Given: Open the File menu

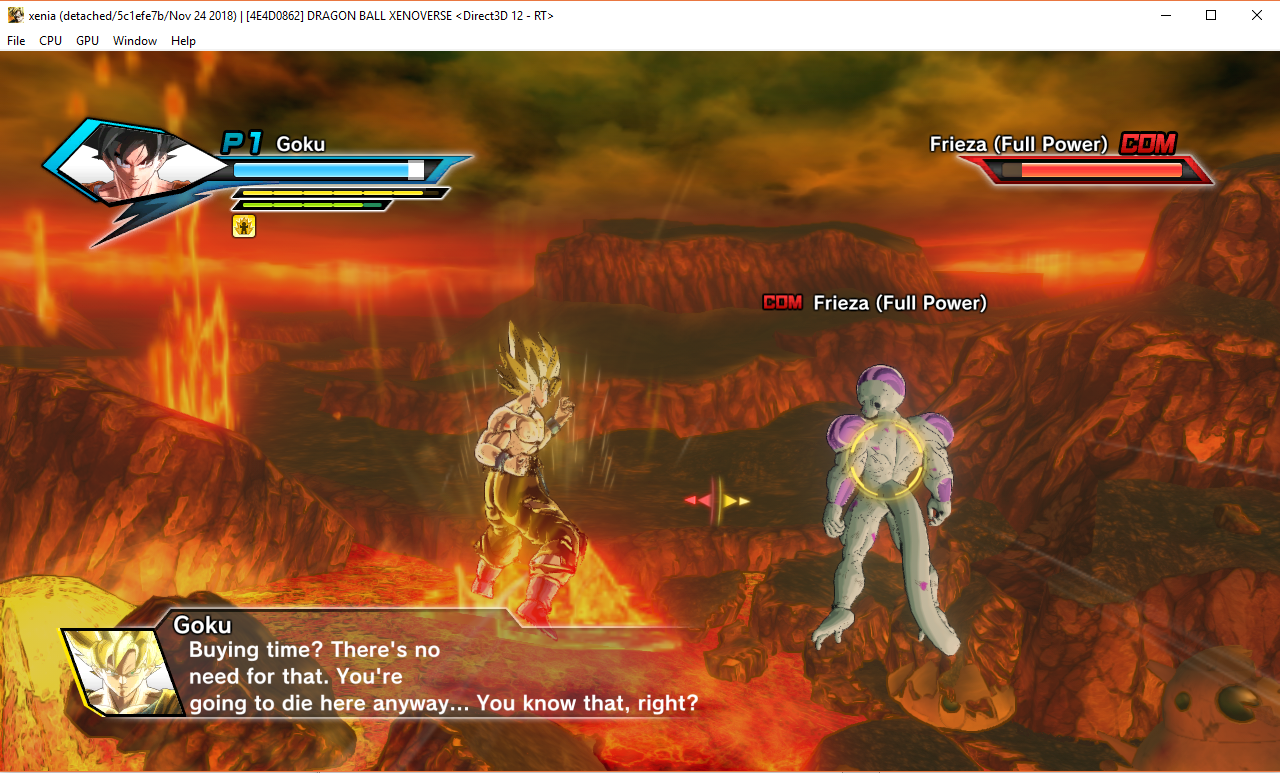Looking at the screenshot, I should 16,41.
